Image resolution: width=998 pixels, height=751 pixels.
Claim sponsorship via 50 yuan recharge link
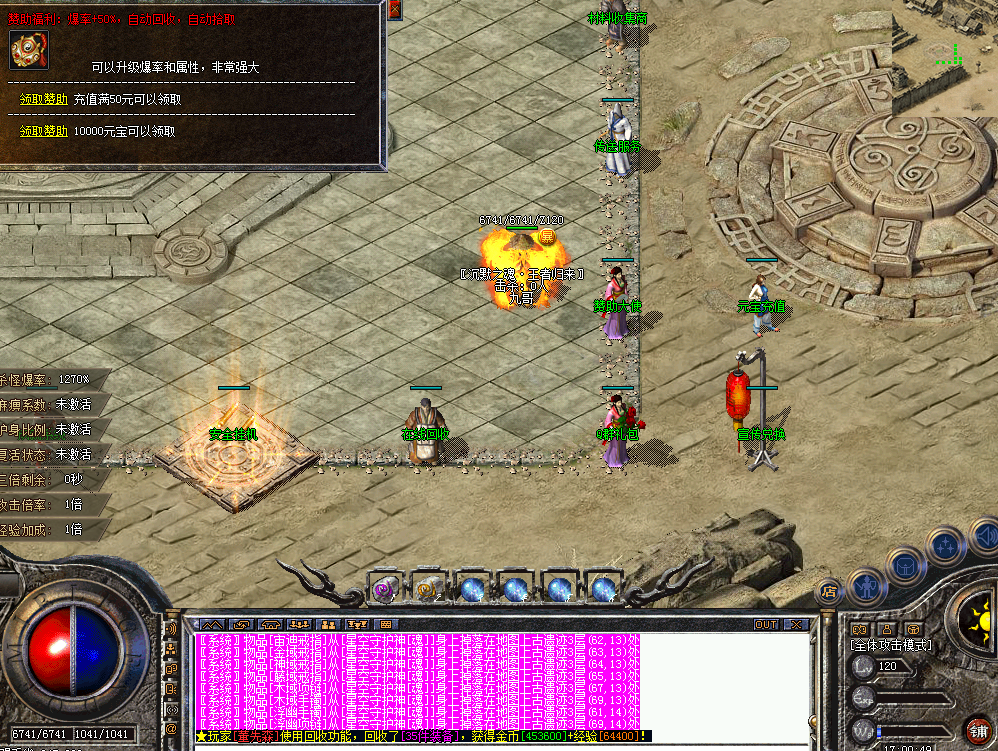click(44, 99)
